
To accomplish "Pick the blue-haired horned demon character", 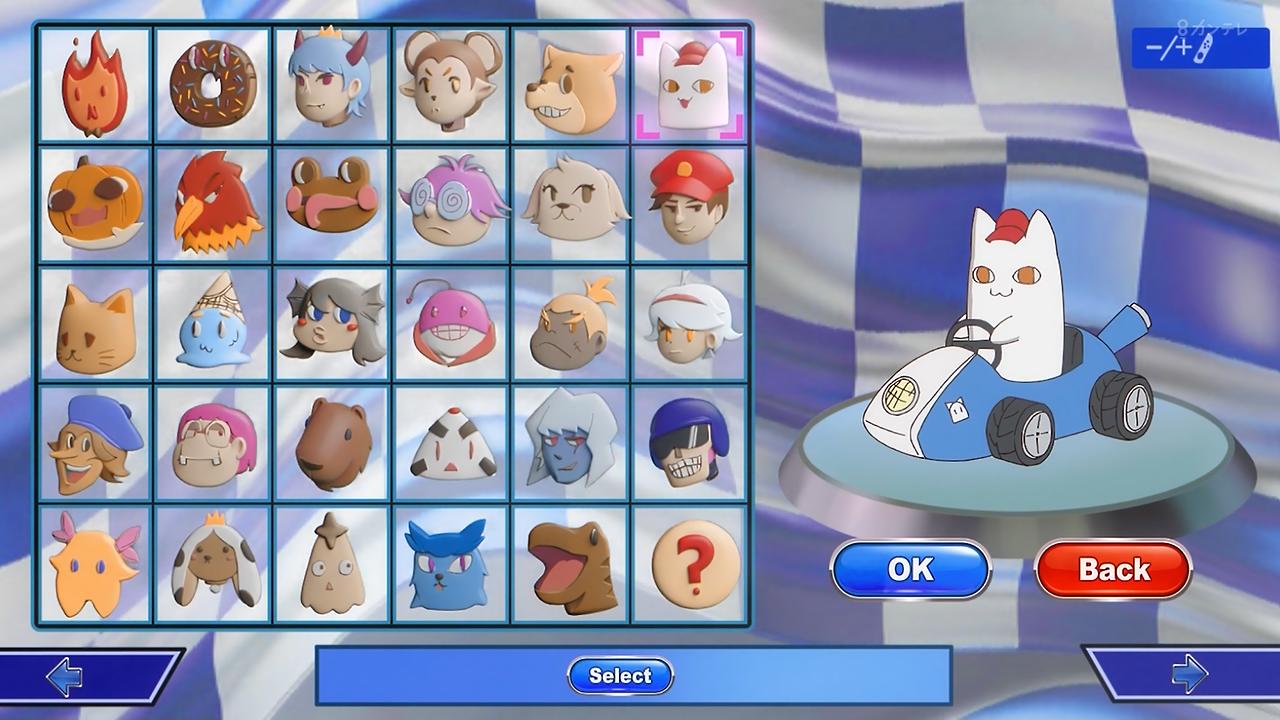I will [x=331, y=84].
